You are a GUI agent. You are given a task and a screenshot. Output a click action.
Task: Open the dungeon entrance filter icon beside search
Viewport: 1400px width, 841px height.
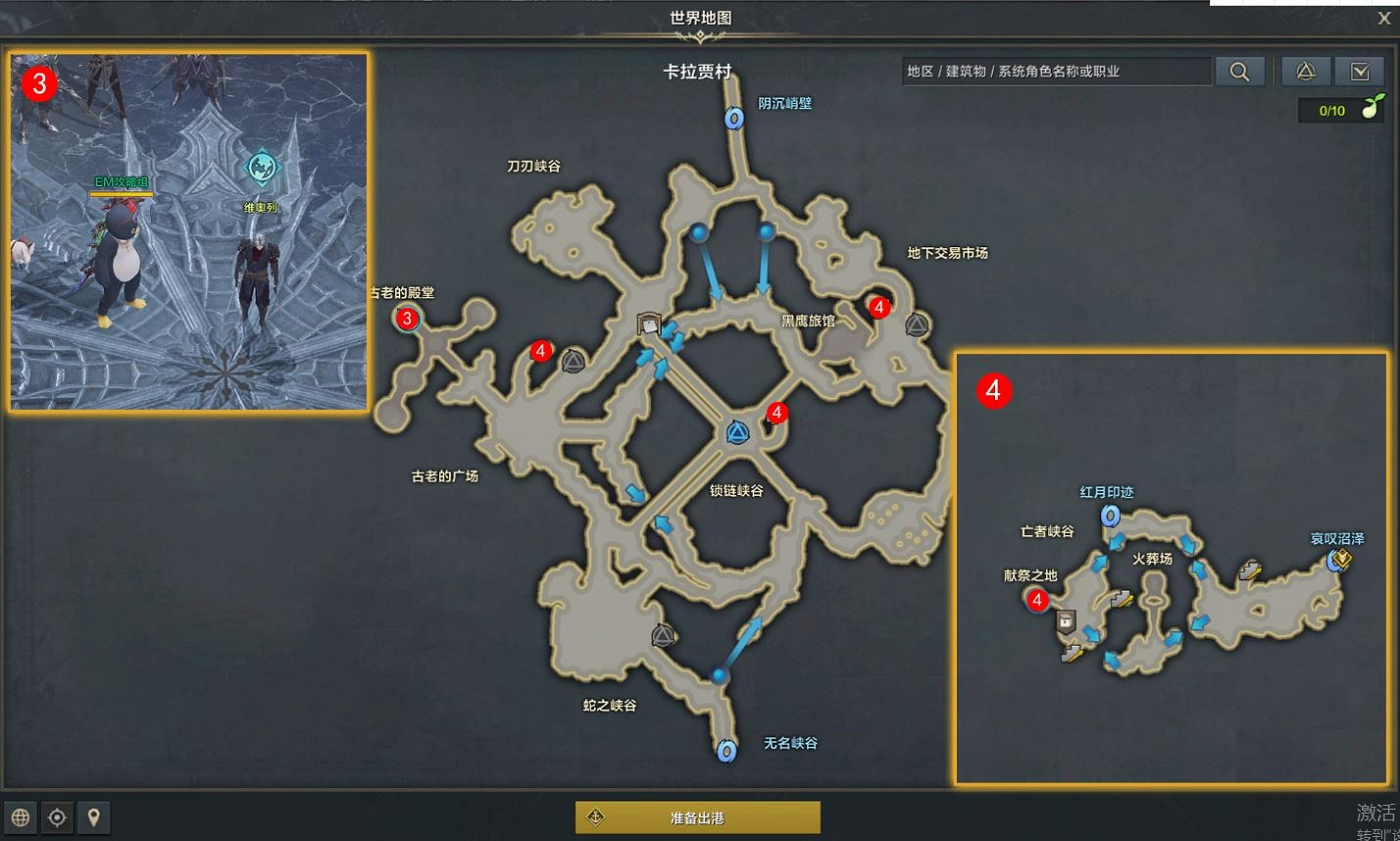click(1304, 71)
